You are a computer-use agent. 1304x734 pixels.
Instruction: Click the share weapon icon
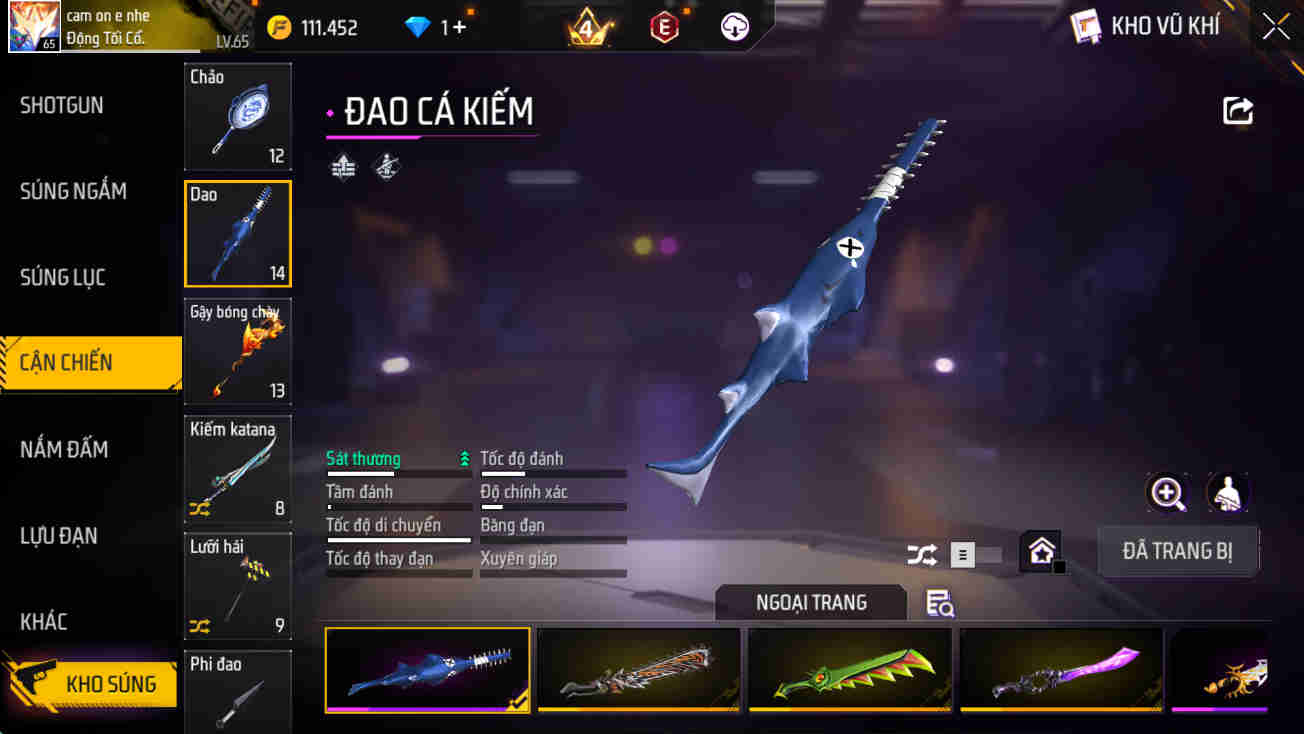pyautogui.click(x=1237, y=110)
